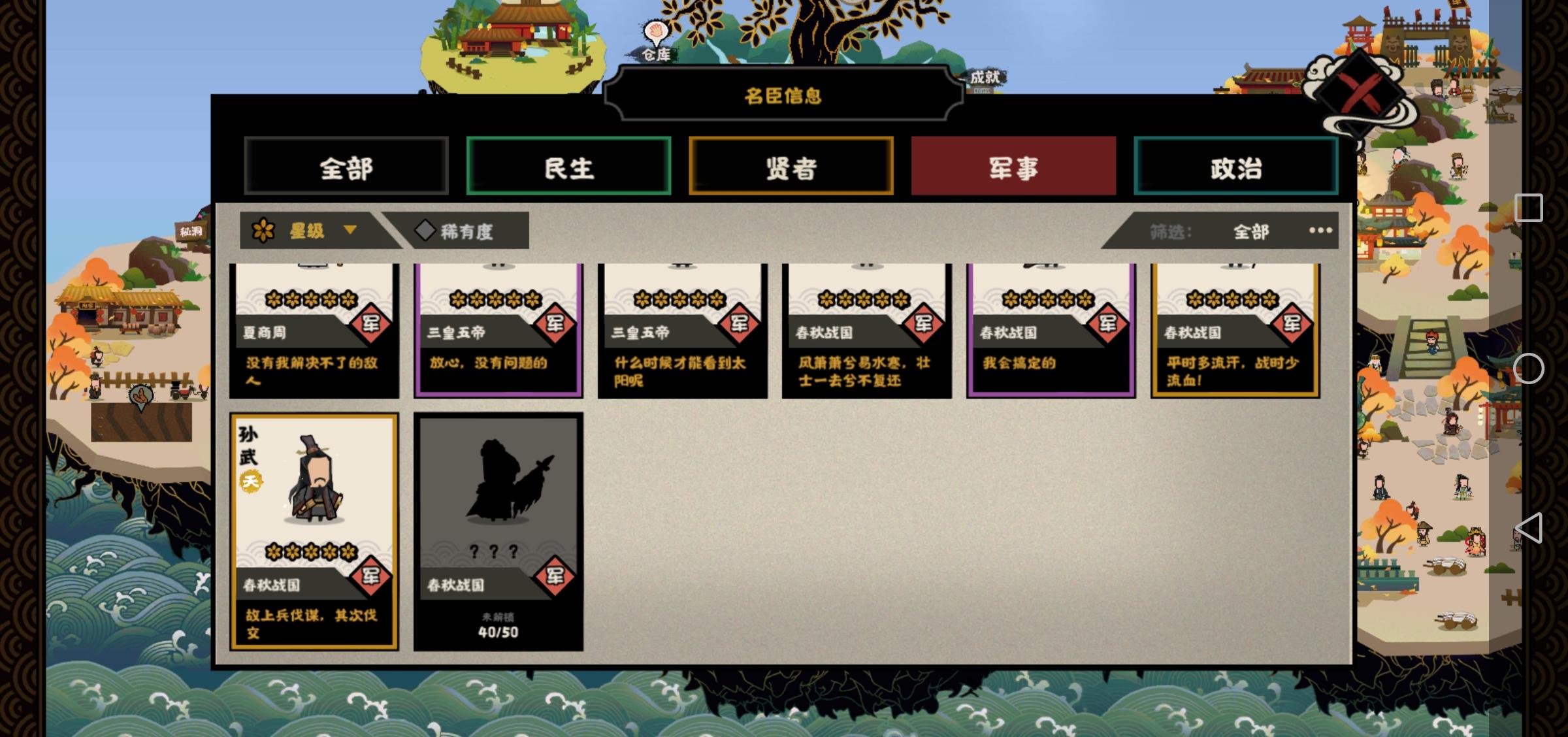The width and height of the screenshot is (1568, 737).
Task: Toggle sorting by 稀有度 rarity
Action: point(464,230)
